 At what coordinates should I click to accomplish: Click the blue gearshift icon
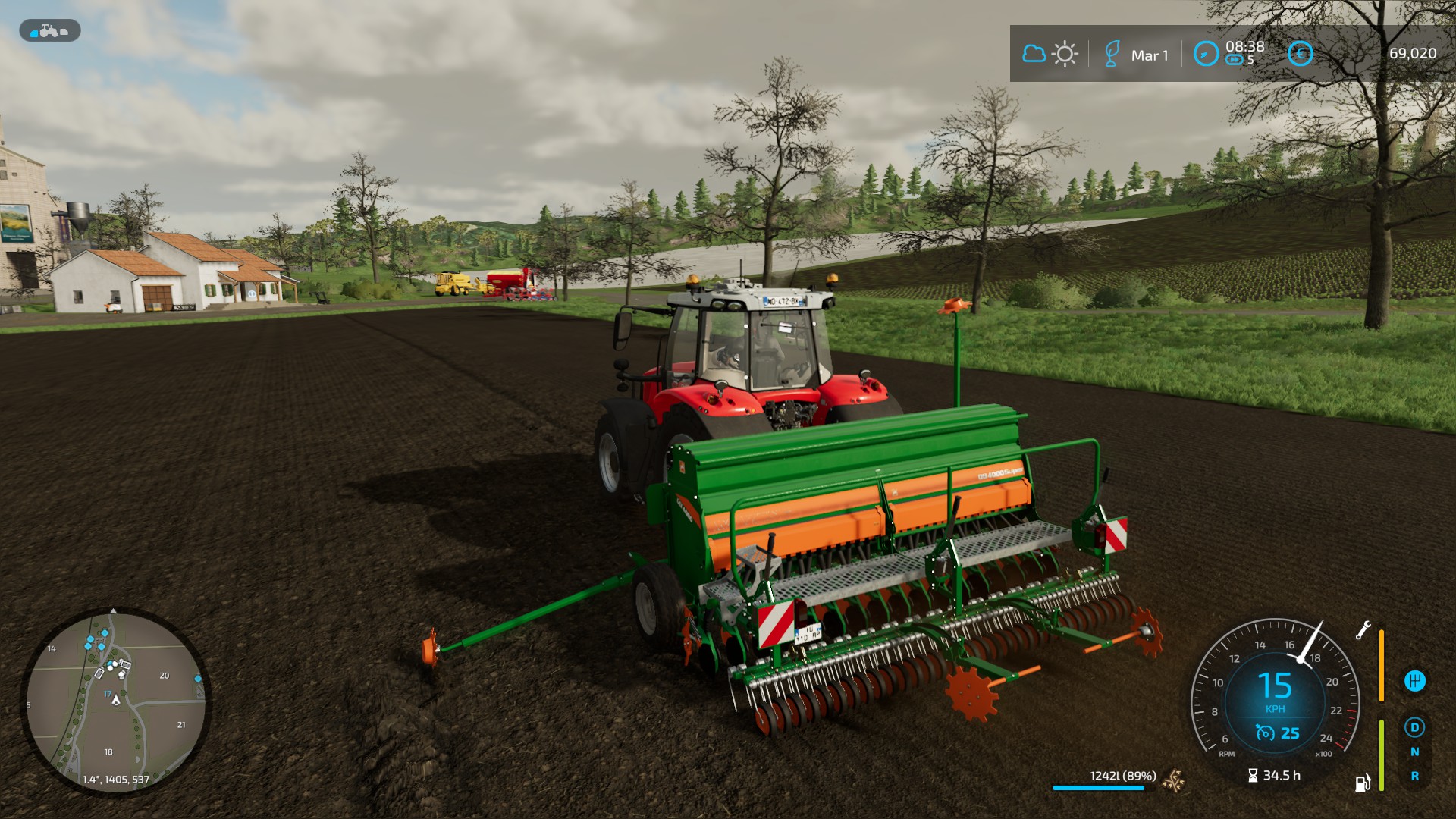[x=1414, y=680]
